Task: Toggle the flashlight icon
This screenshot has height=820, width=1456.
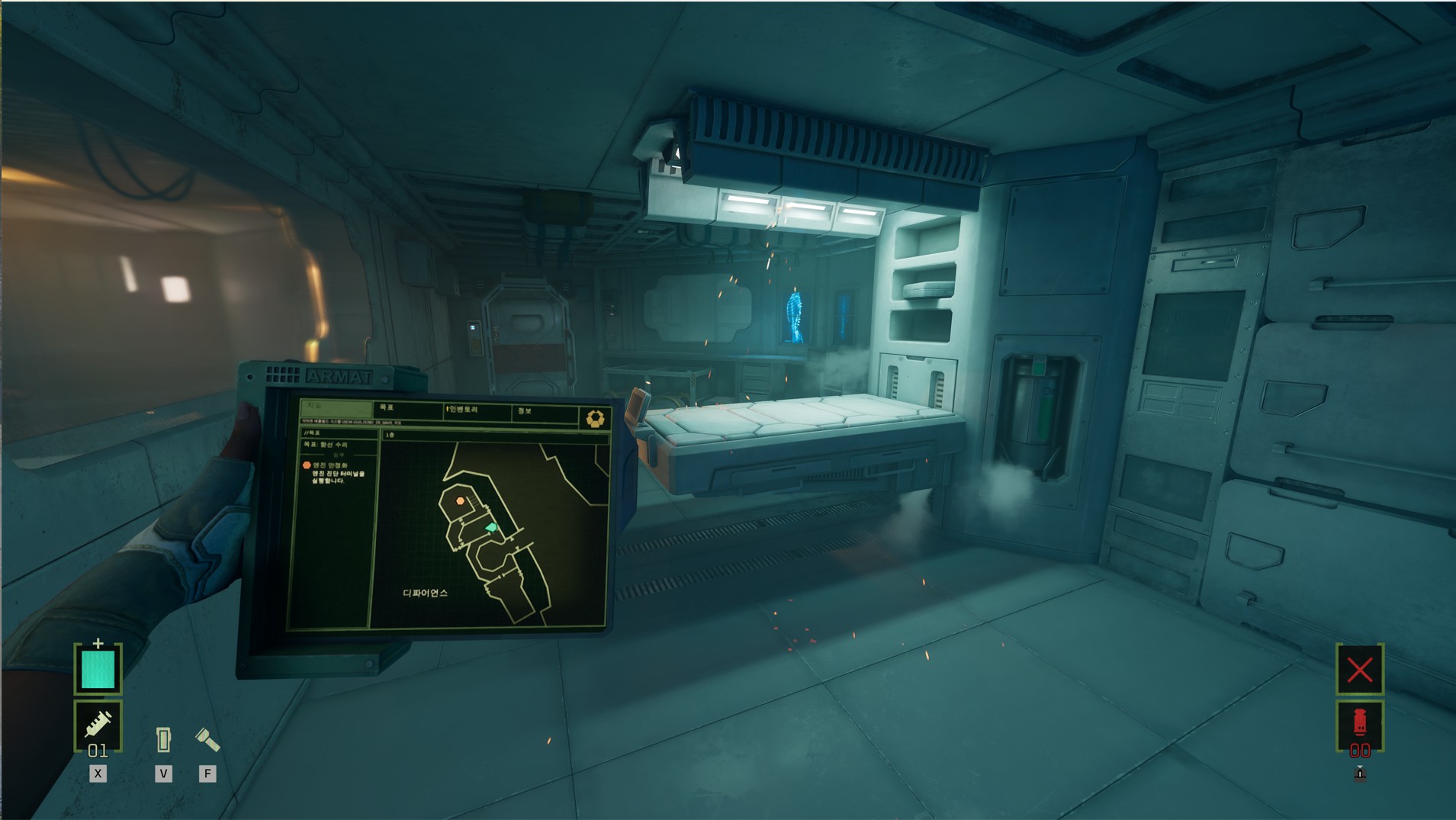Action: tap(207, 739)
